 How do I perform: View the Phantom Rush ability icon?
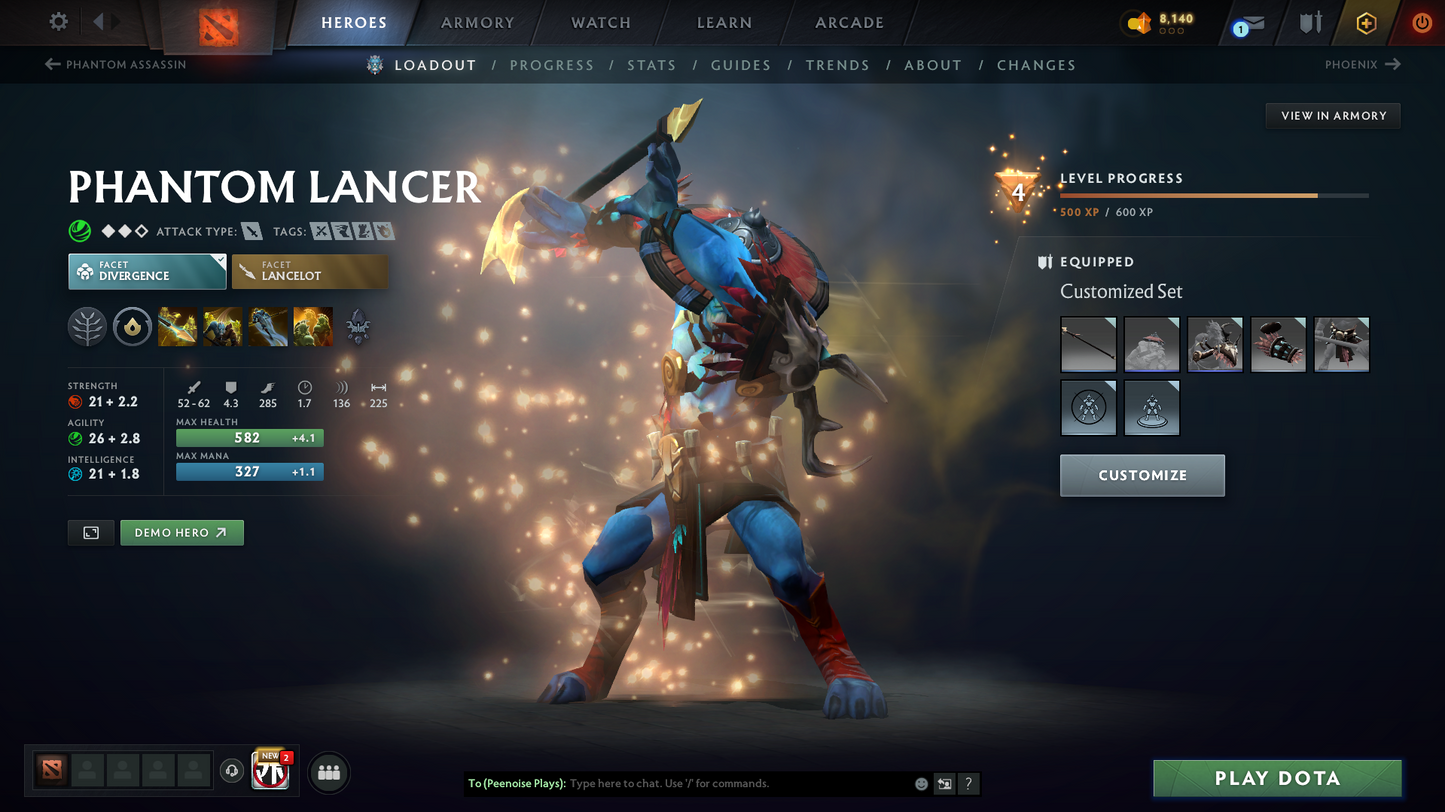(267, 327)
